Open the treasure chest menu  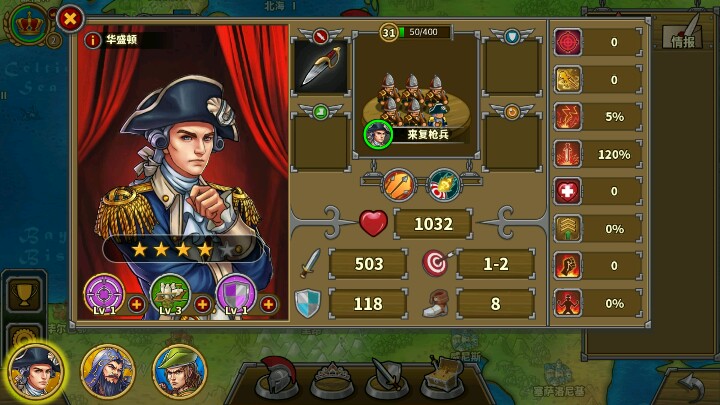441,378
